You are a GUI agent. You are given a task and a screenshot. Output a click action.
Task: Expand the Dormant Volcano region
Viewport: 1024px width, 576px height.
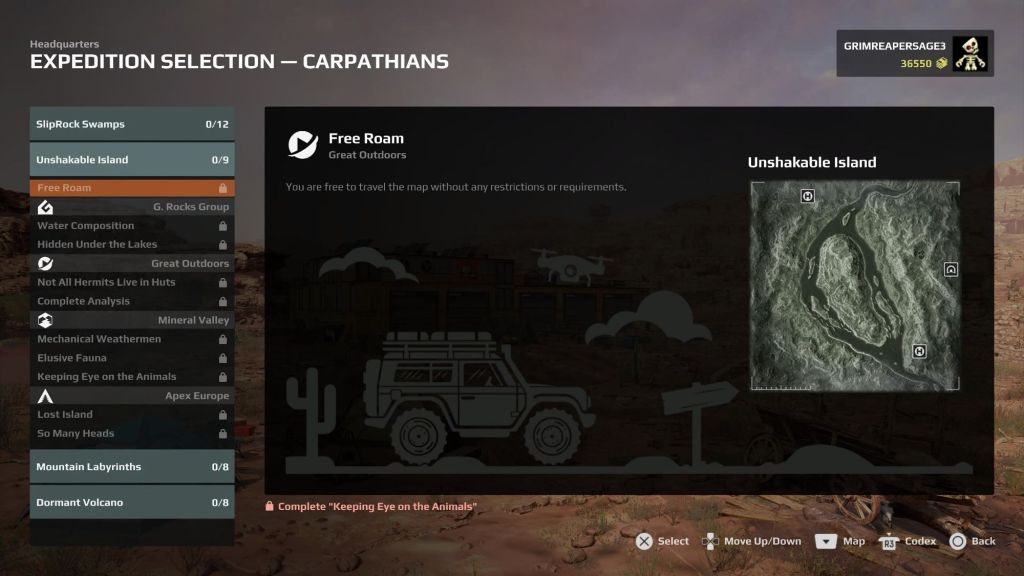[x=132, y=503]
